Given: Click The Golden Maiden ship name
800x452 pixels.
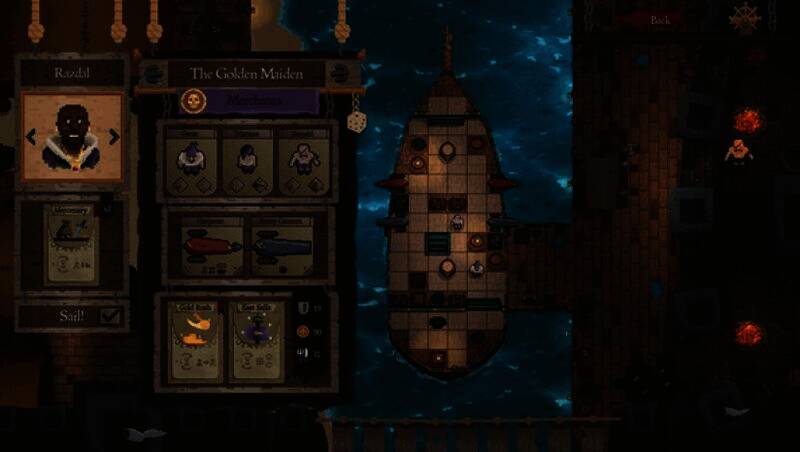Looking at the screenshot, I should (247, 73).
